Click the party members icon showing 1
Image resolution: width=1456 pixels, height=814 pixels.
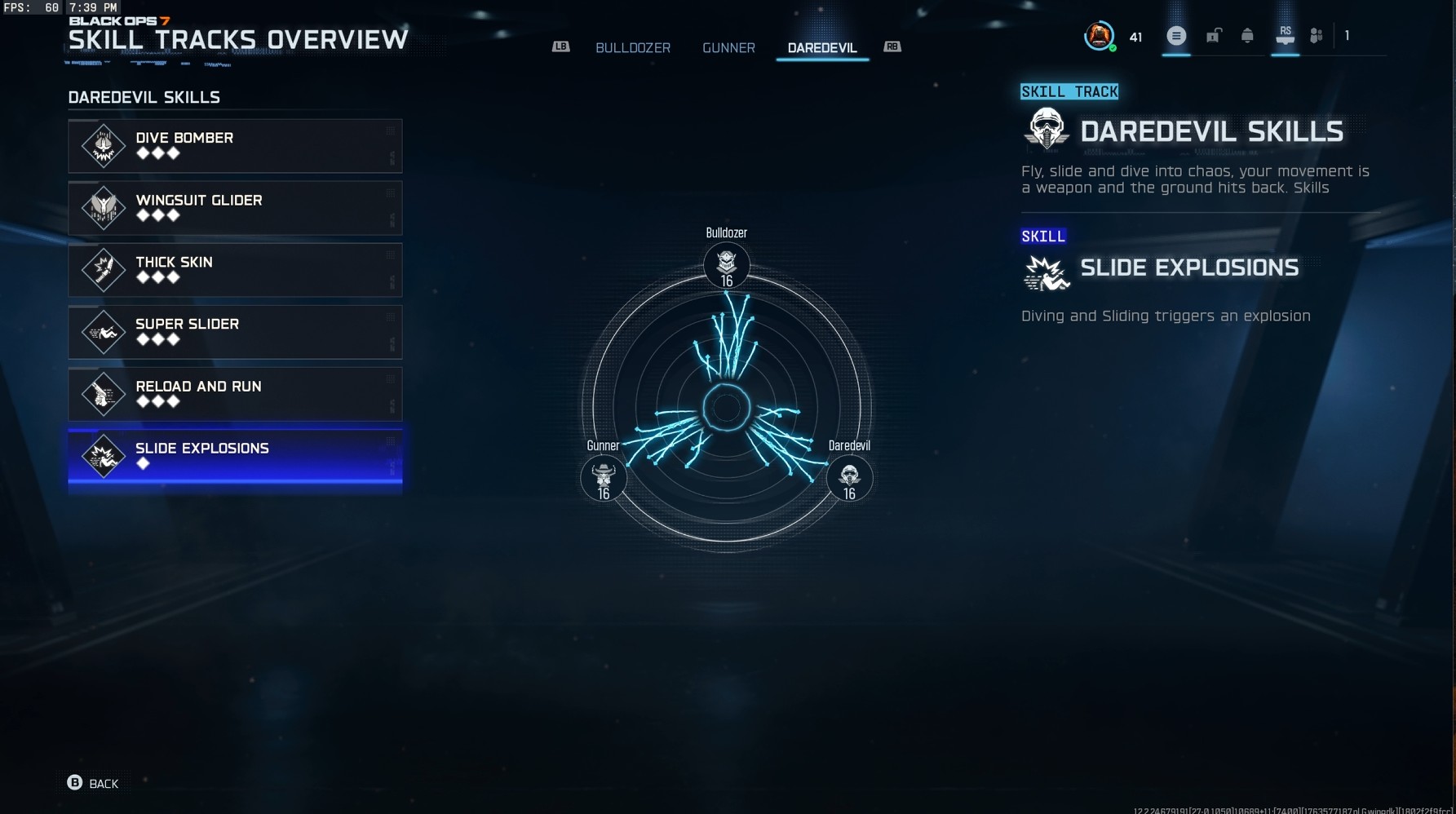pos(1317,35)
